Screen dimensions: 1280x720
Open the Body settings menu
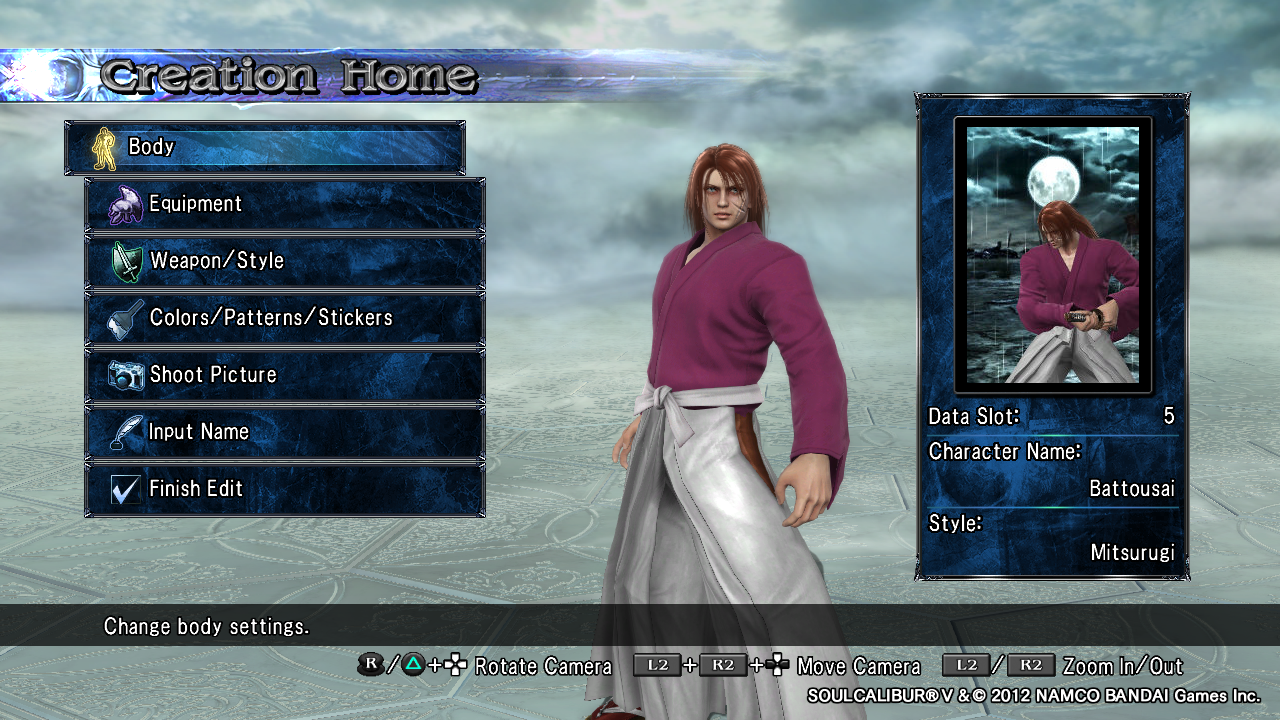(x=264, y=148)
